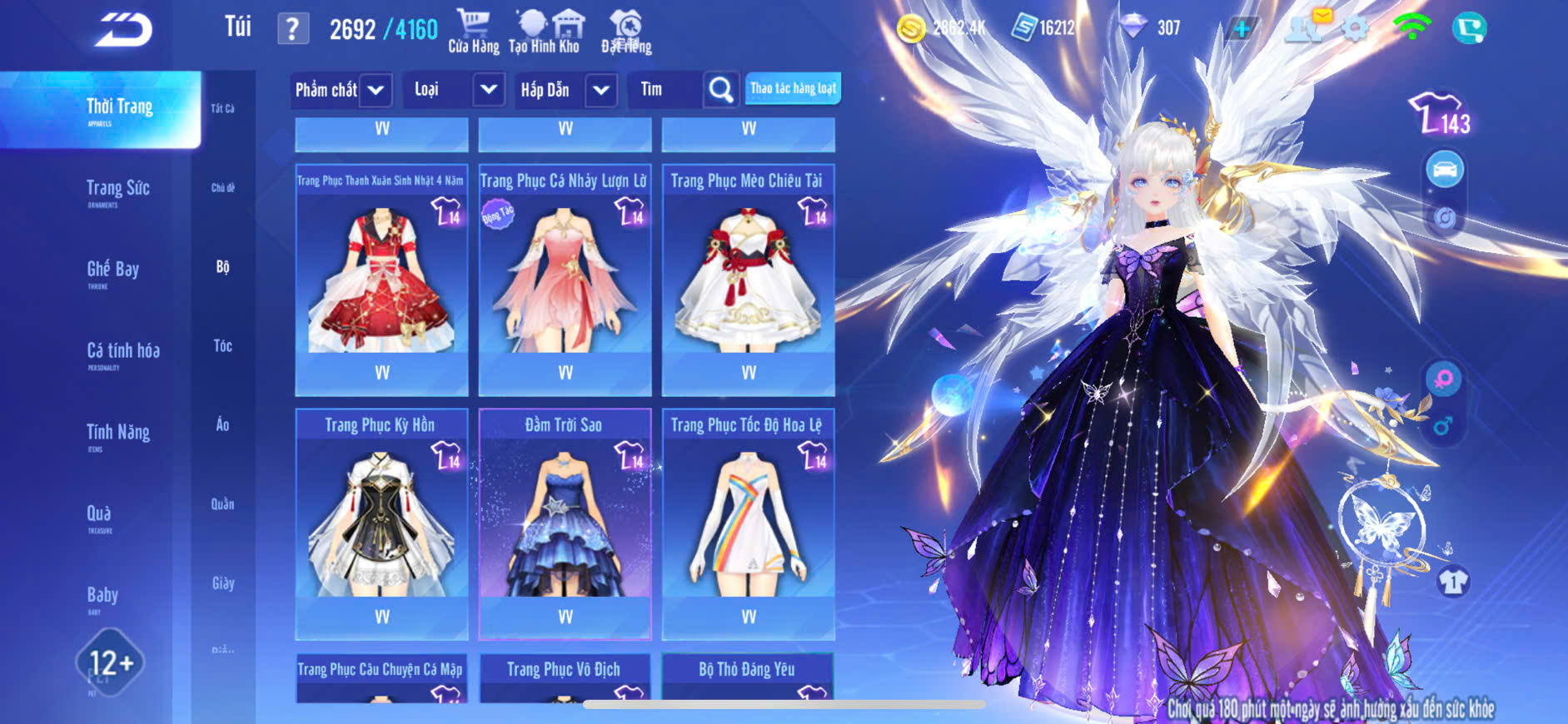This screenshot has width=1568, height=724.
Task: Switch to the Trang Sức tab
Action: point(117,191)
